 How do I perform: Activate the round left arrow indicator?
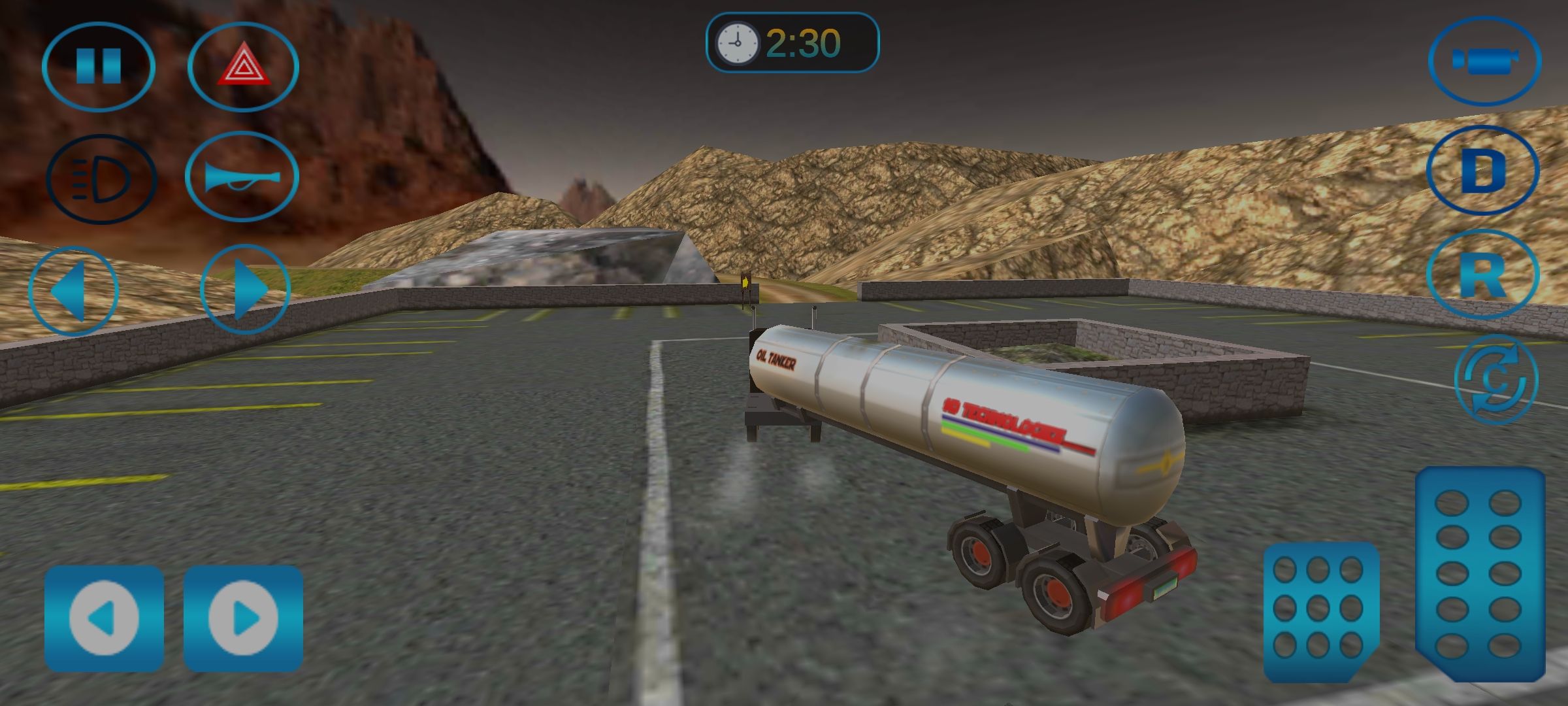(73, 291)
